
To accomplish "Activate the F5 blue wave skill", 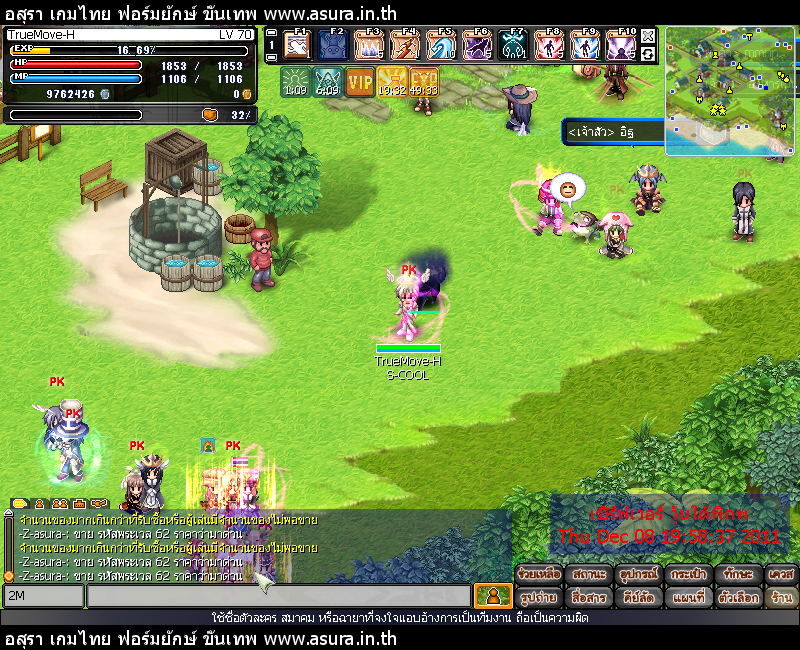I will (441, 45).
